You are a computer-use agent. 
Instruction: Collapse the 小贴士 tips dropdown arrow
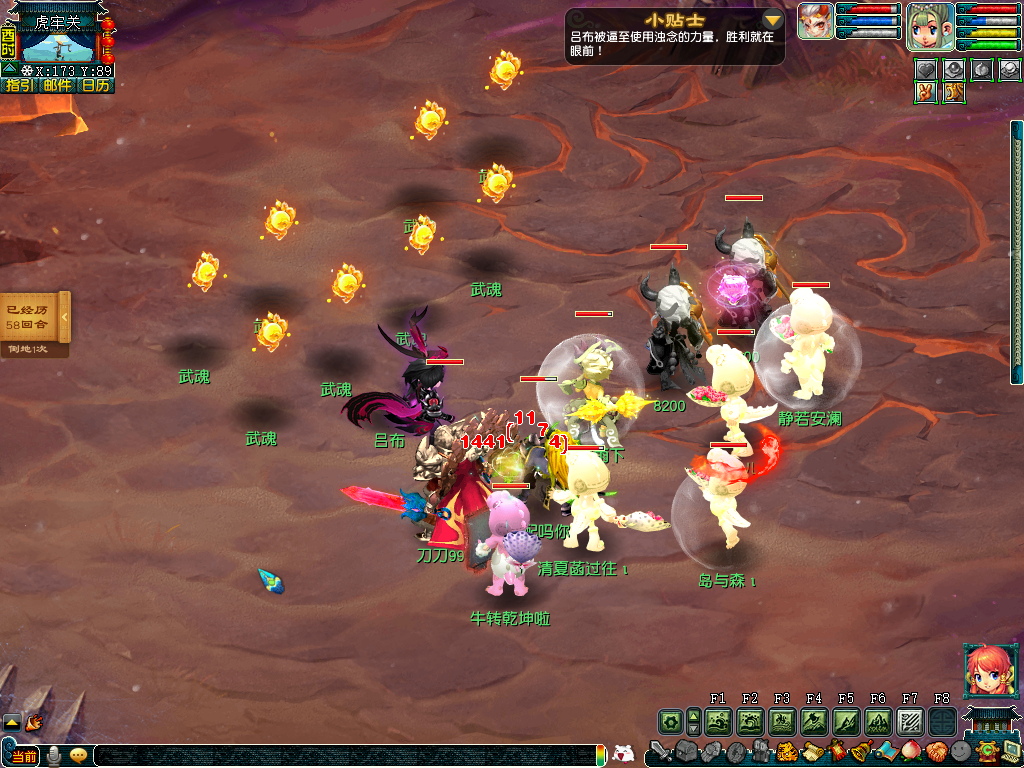tap(772, 20)
